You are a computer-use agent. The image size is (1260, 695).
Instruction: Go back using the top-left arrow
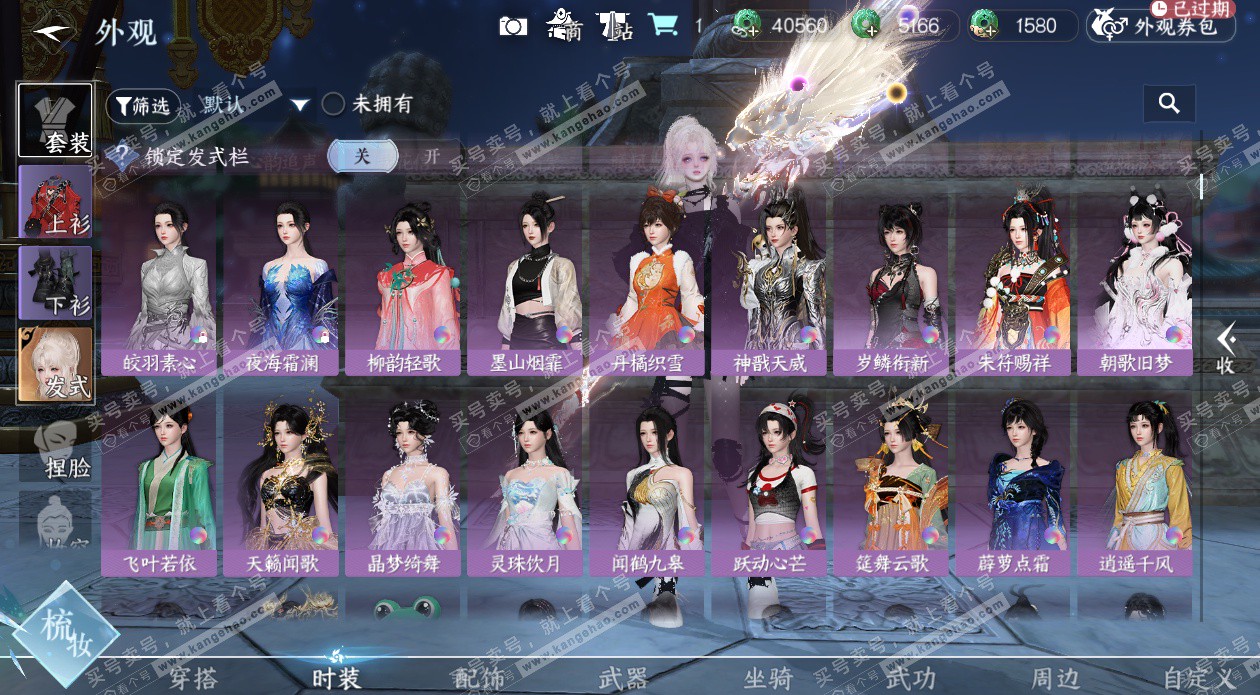[54, 31]
